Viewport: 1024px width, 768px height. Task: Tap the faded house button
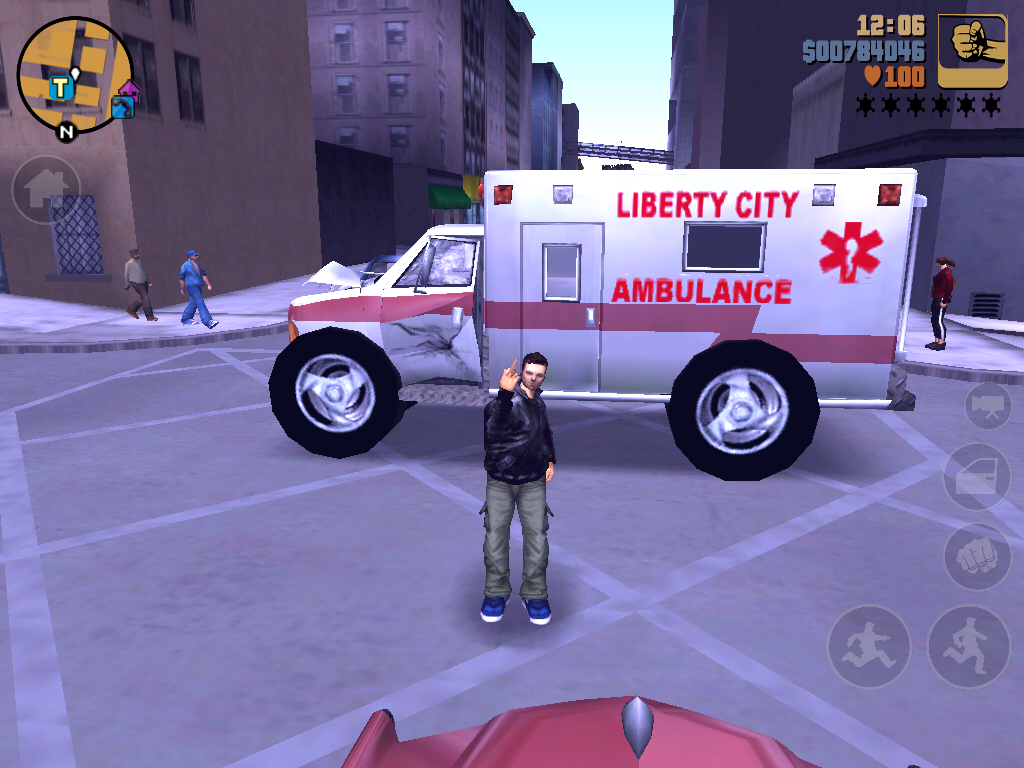[x=46, y=188]
